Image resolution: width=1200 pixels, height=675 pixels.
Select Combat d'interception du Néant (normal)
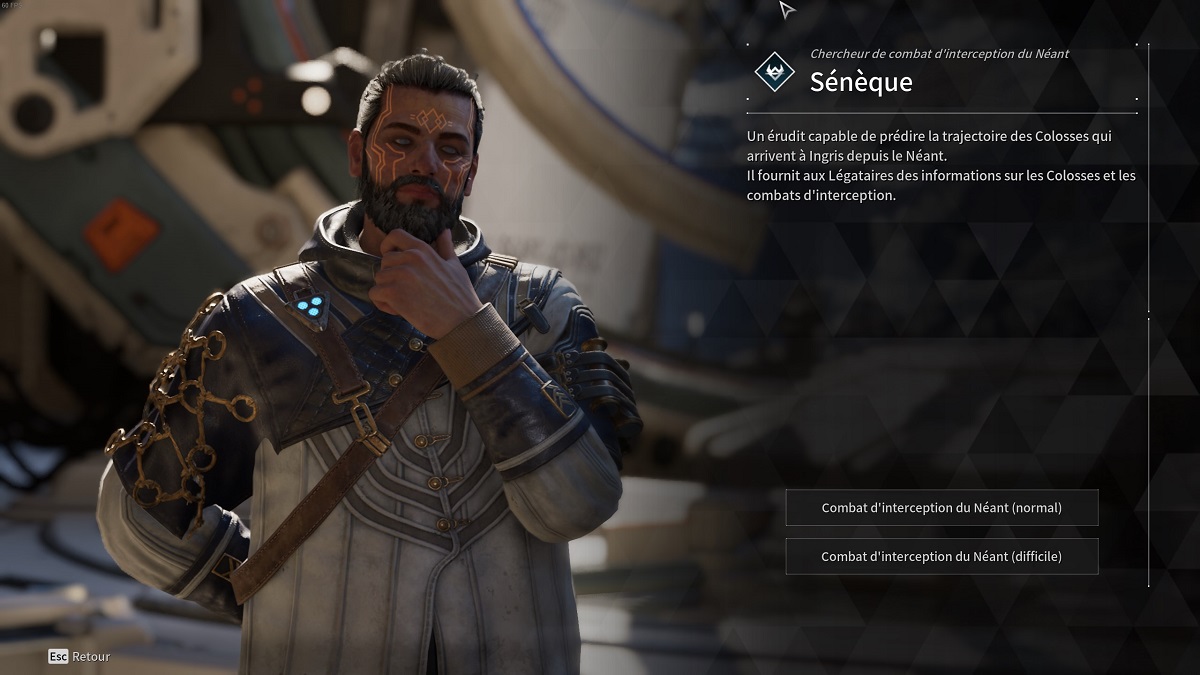[941, 508]
